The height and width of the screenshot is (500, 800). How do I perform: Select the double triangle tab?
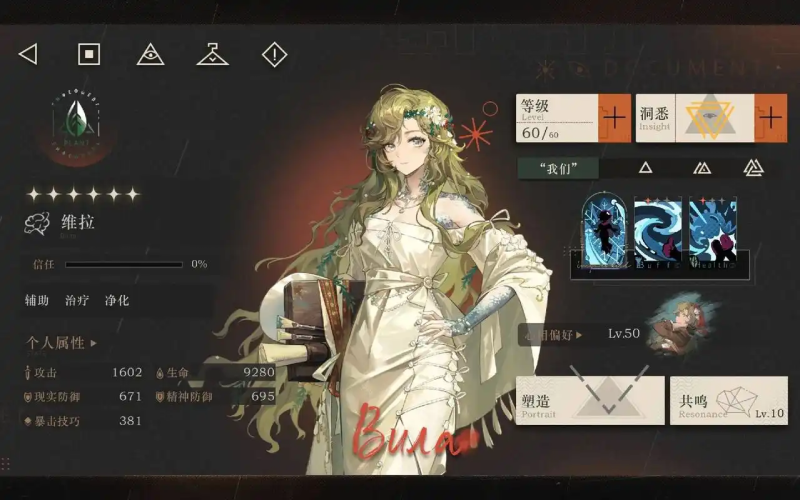pyautogui.click(x=702, y=168)
